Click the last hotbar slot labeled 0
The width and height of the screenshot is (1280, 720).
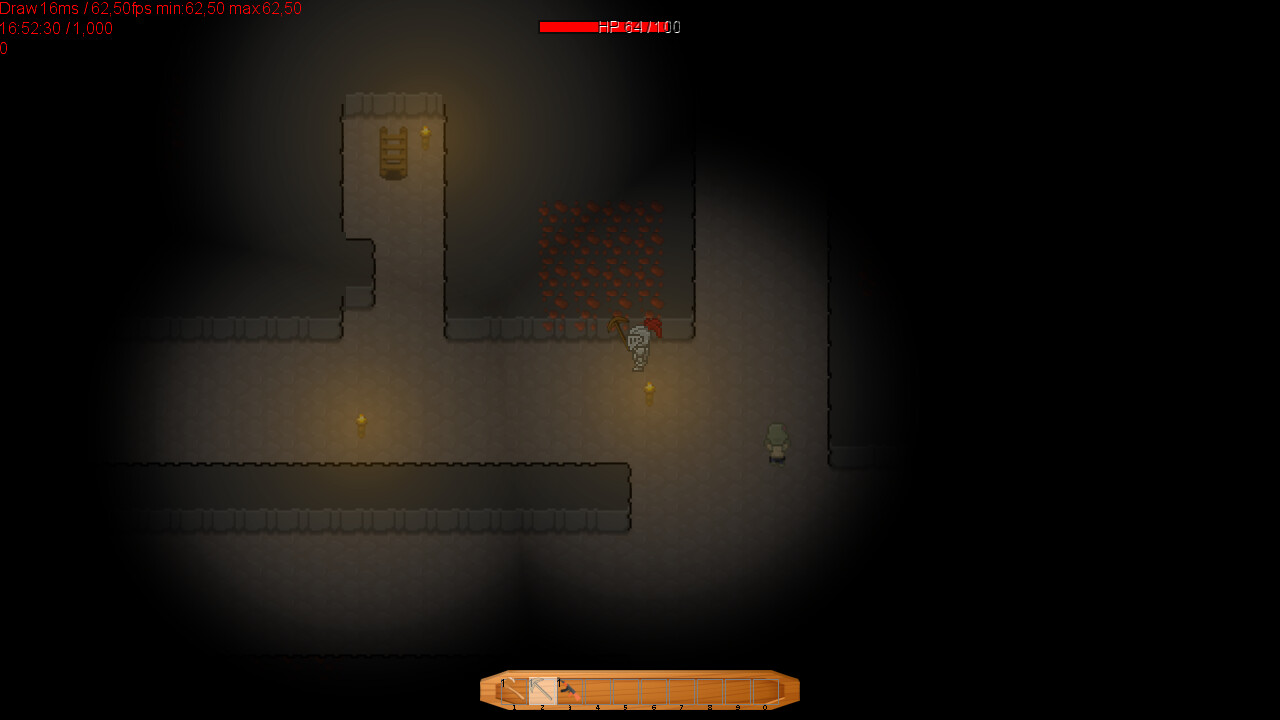pyautogui.click(x=766, y=690)
